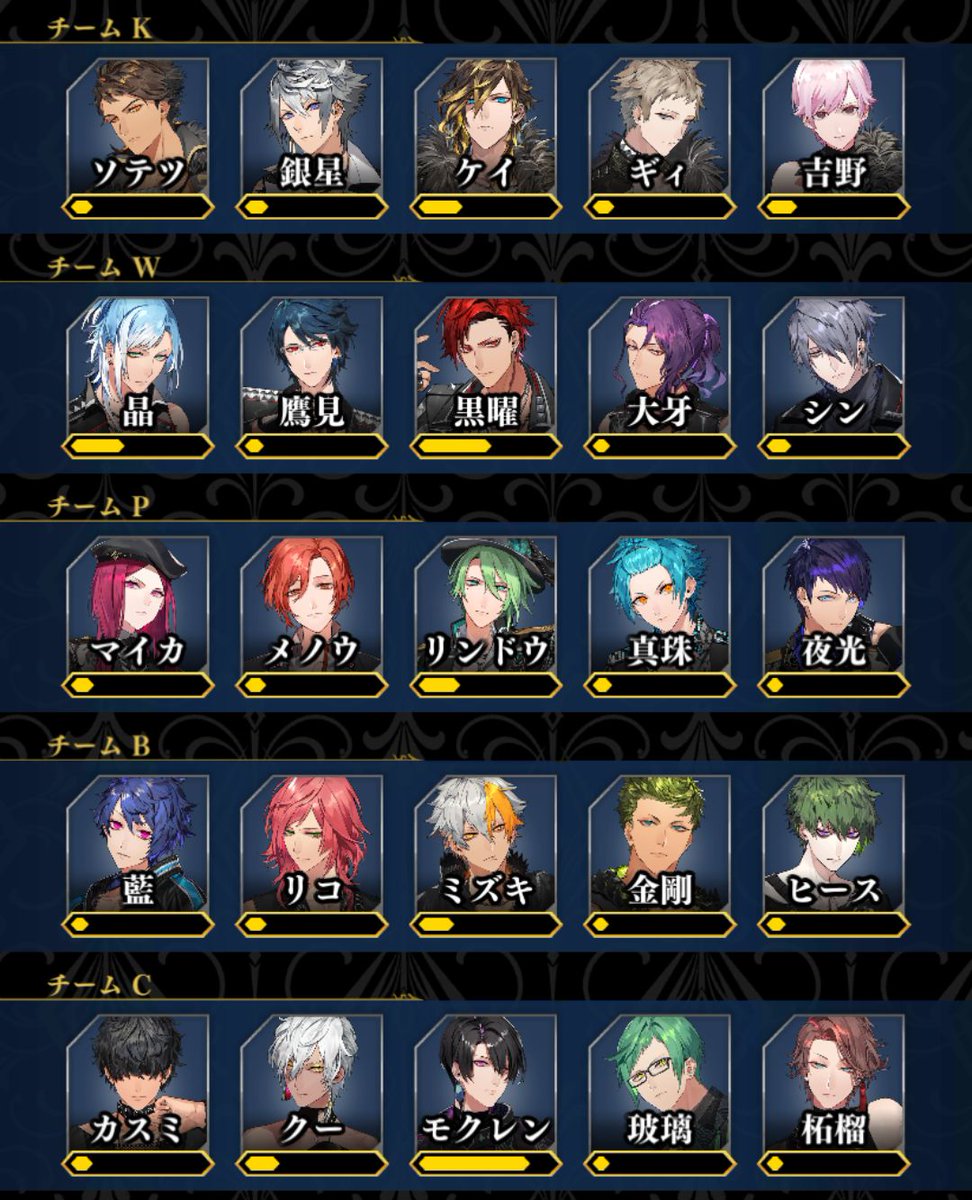972x1200 pixels.
Task: Choose 晶 from Team W
Action: point(138,364)
